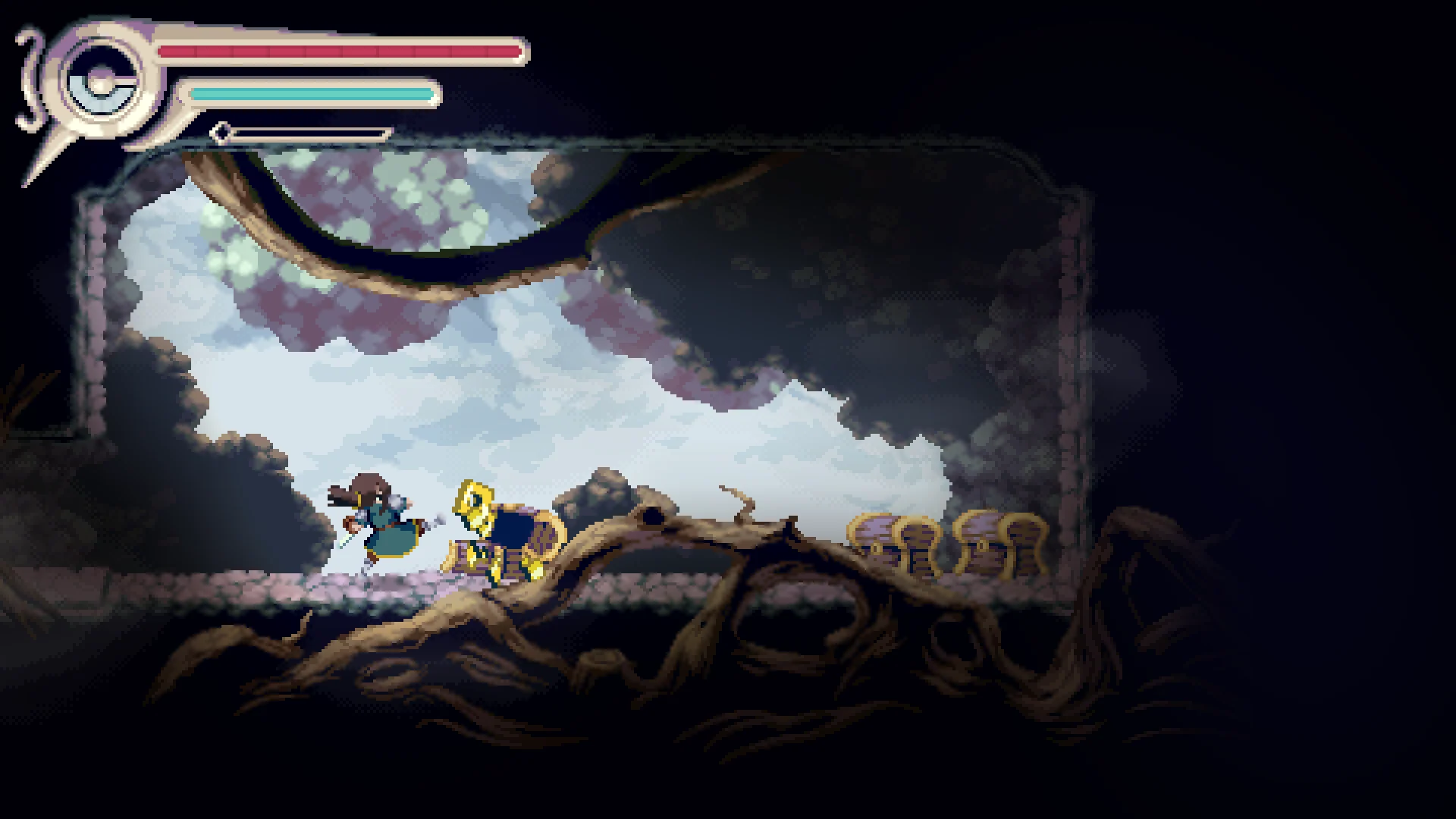Click the diamond marker on the empty meter
The height and width of the screenshot is (819, 1456).
pyautogui.click(x=221, y=132)
